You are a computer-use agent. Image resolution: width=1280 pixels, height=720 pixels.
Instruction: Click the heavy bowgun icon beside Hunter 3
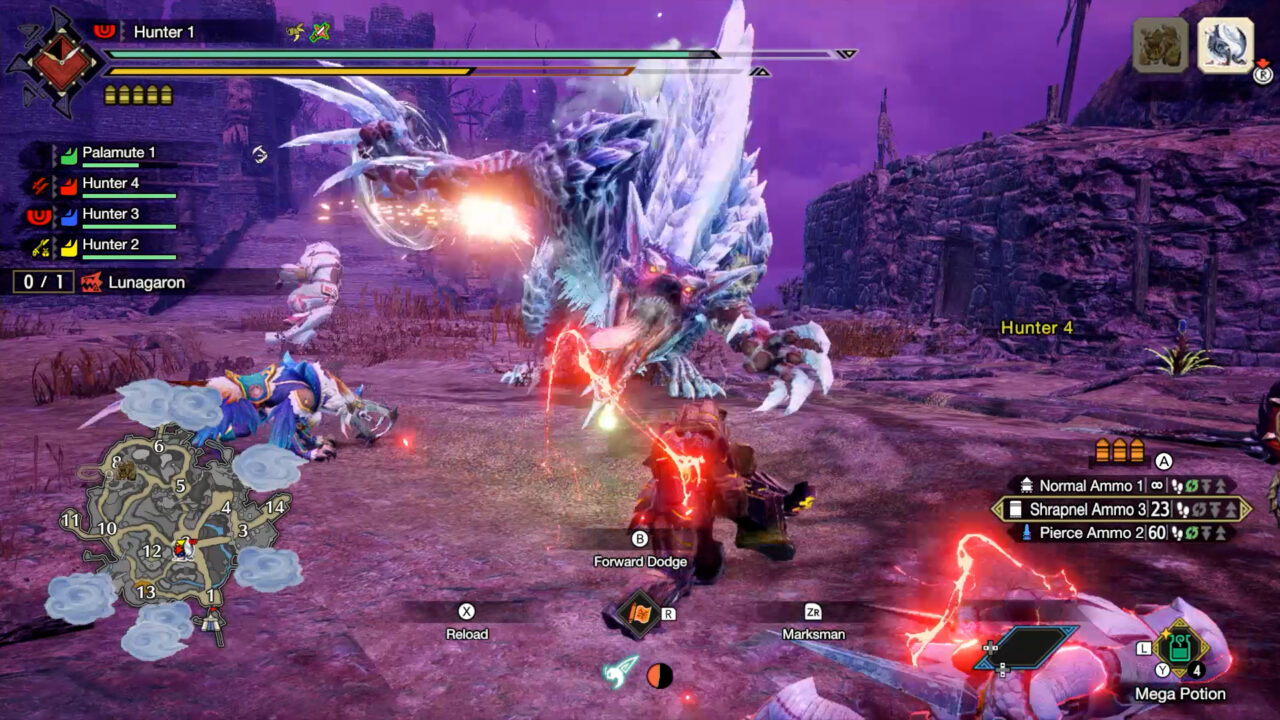pyautogui.click(x=40, y=217)
